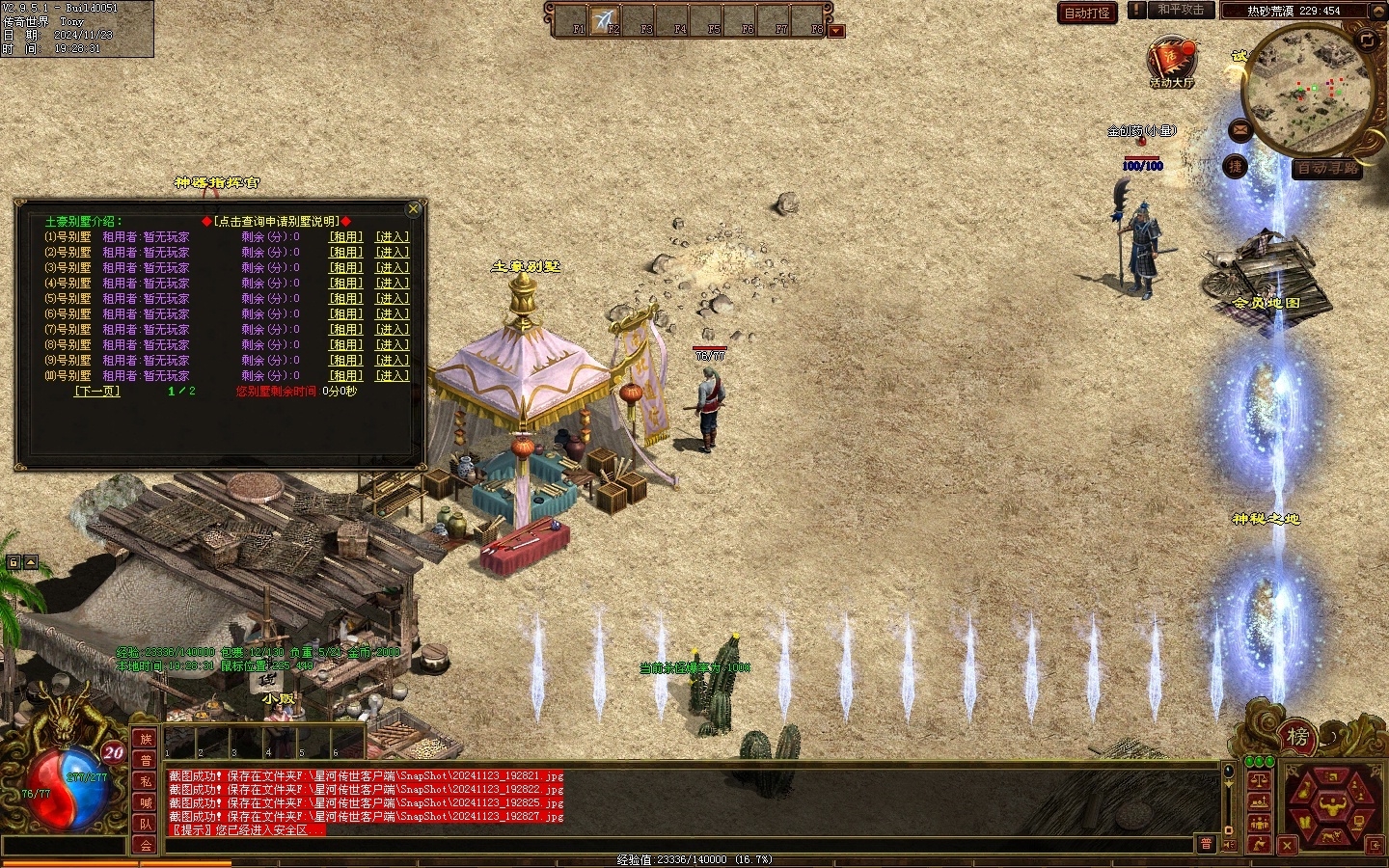Screen dimensions: 1389x868
Task: Close the villa rental dialog
Action: click(414, 208)
